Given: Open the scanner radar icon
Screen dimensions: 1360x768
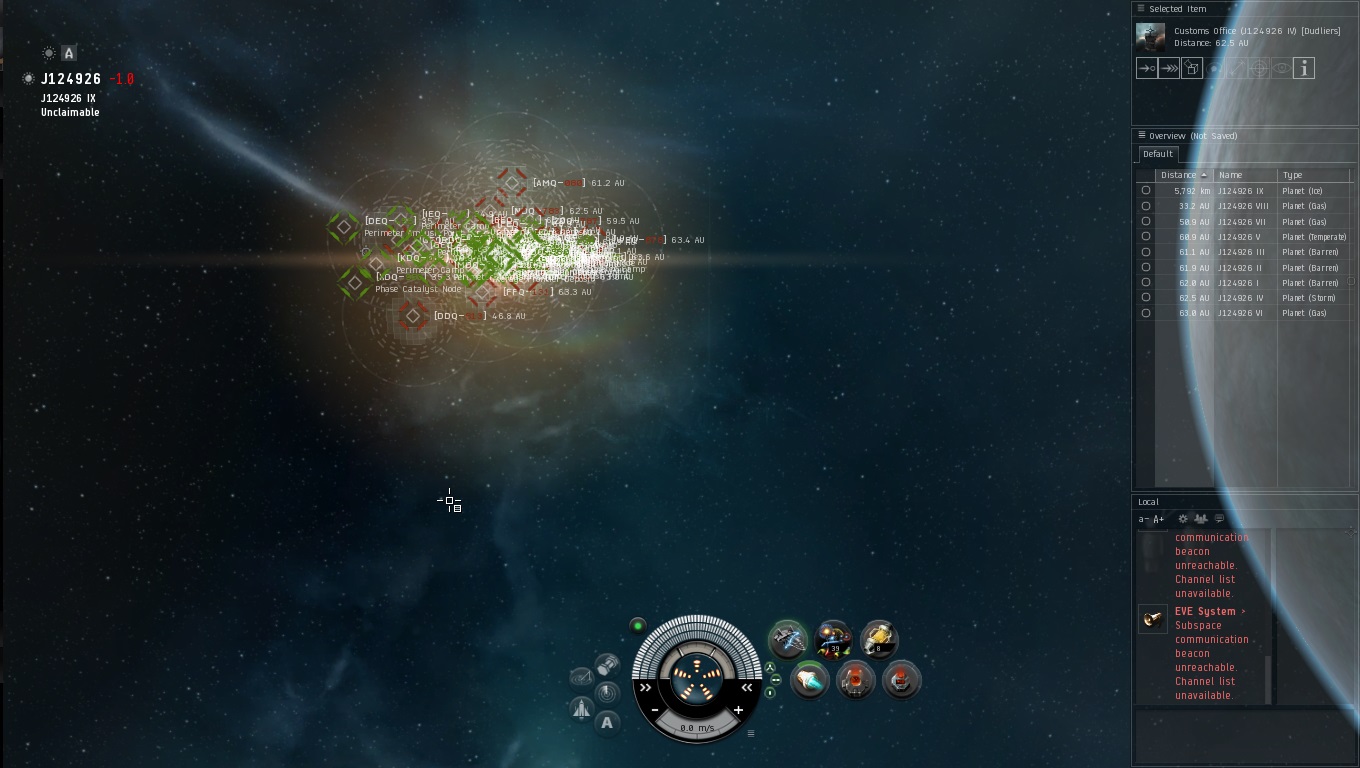Looking at the screenshot, I should tap(607, 692).
